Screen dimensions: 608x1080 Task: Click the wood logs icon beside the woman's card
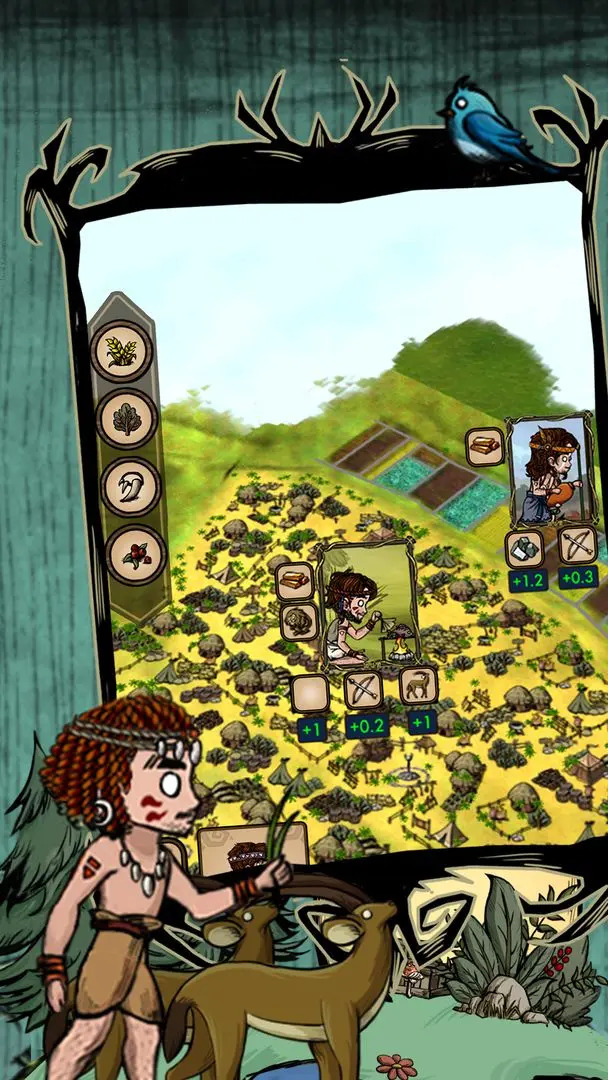[485, 447]
